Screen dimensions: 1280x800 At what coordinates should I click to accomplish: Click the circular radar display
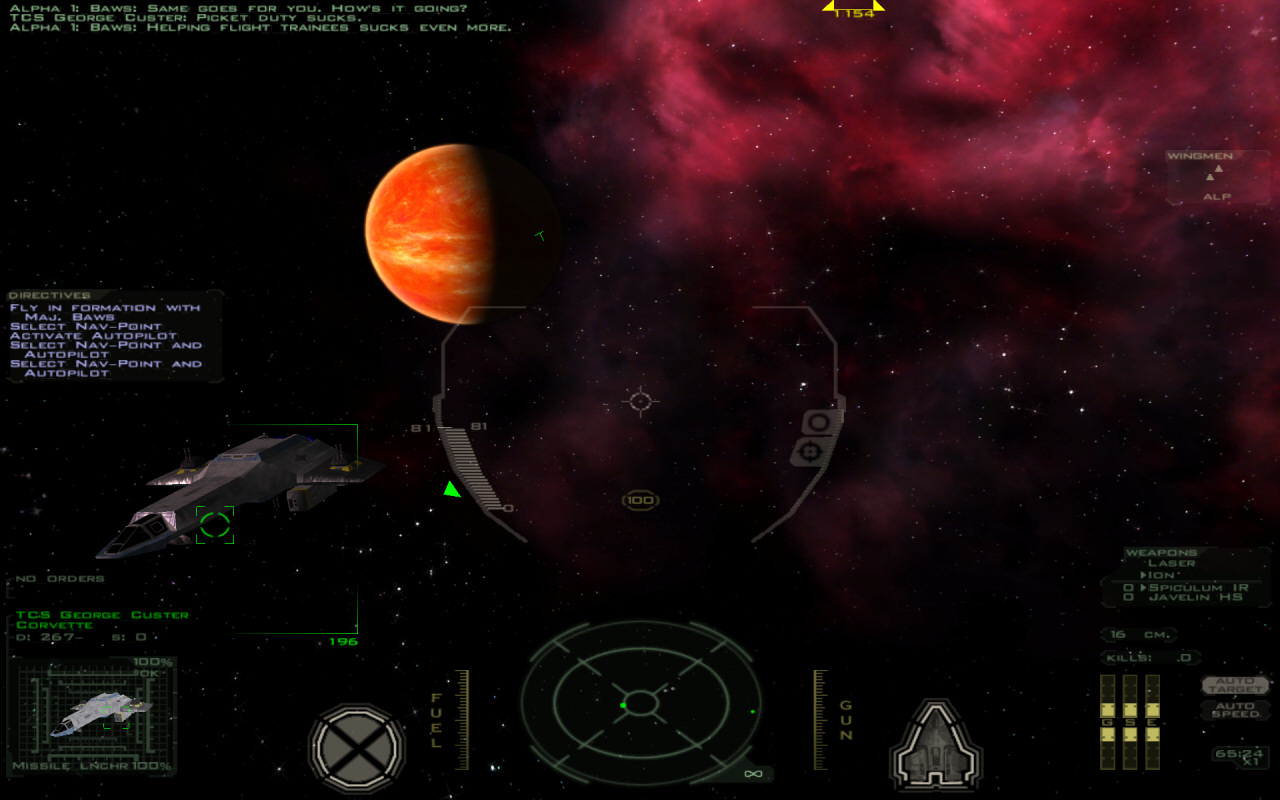click(640, 702)
